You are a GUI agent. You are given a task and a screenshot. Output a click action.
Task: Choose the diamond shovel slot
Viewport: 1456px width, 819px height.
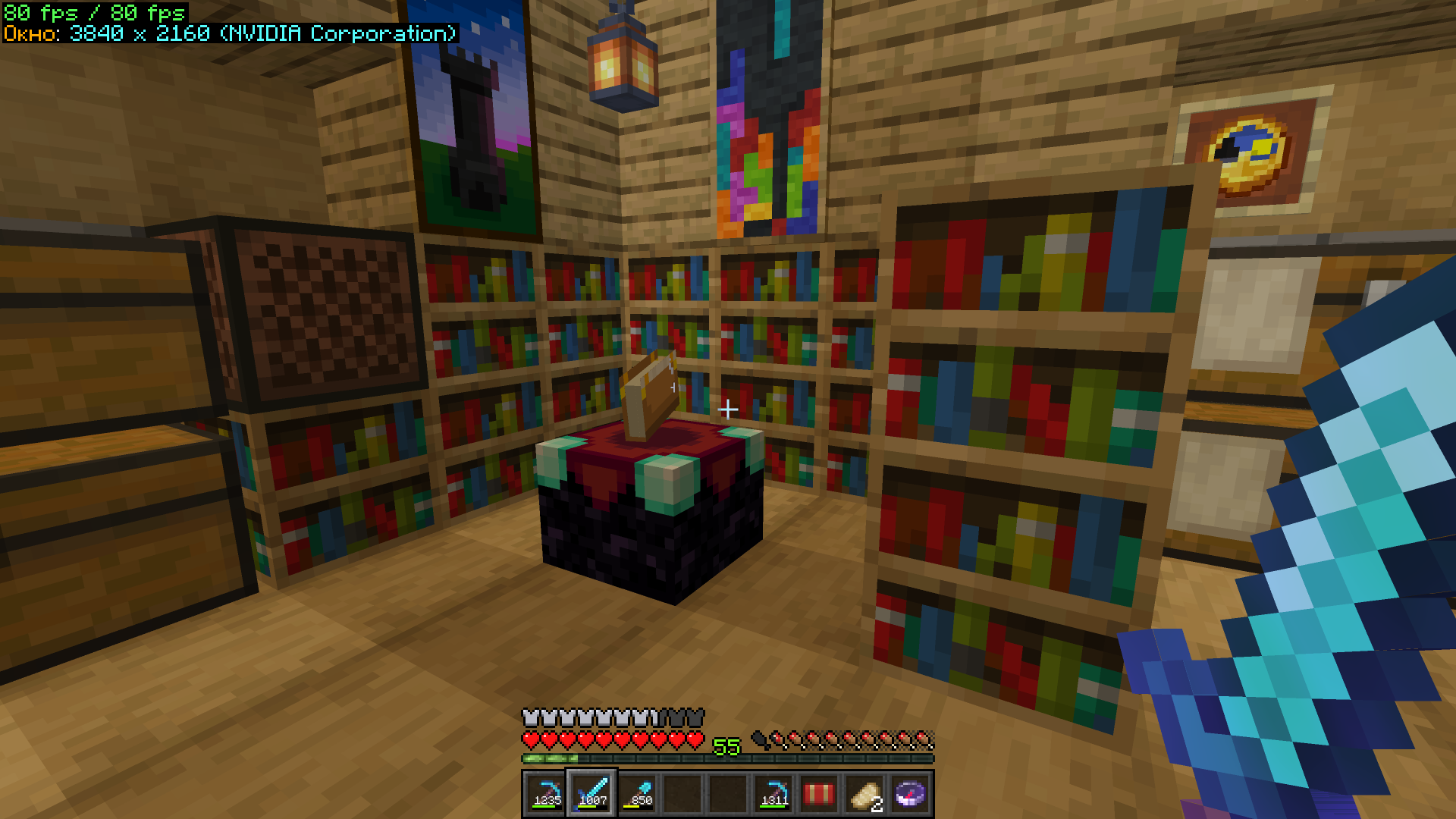click(x=637, y=794)
